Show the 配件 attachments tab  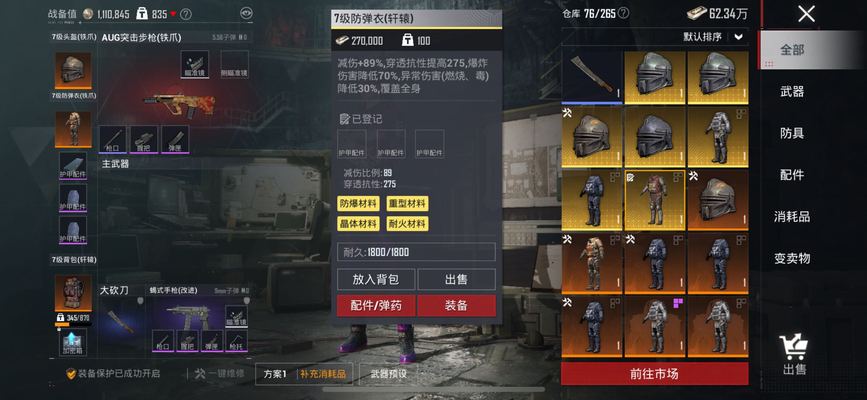792,175
